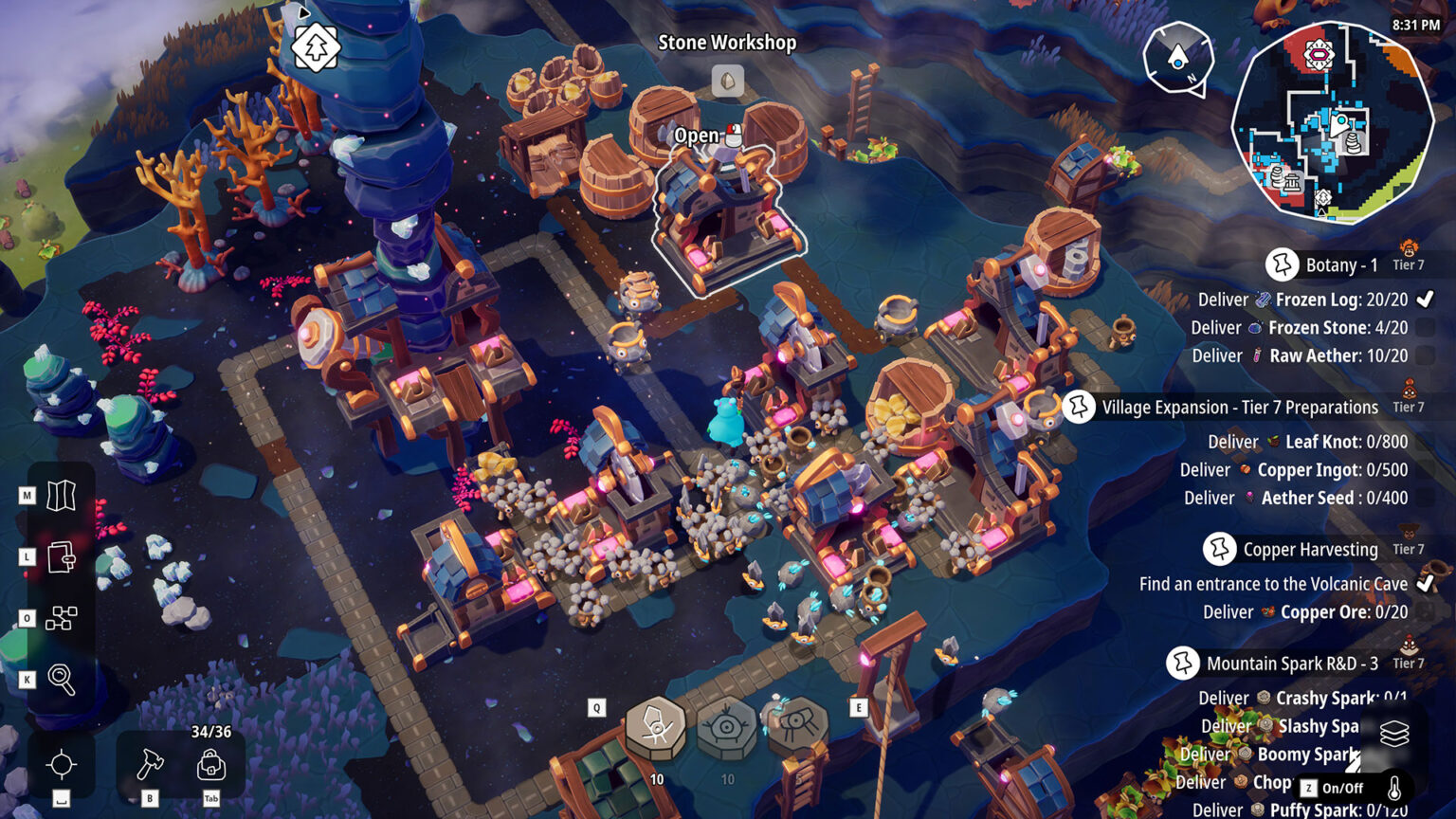Open the quest journal icon on the sidebar
Image resolution: width=1456 pixels, height=819 pixels.
(60, 559)
